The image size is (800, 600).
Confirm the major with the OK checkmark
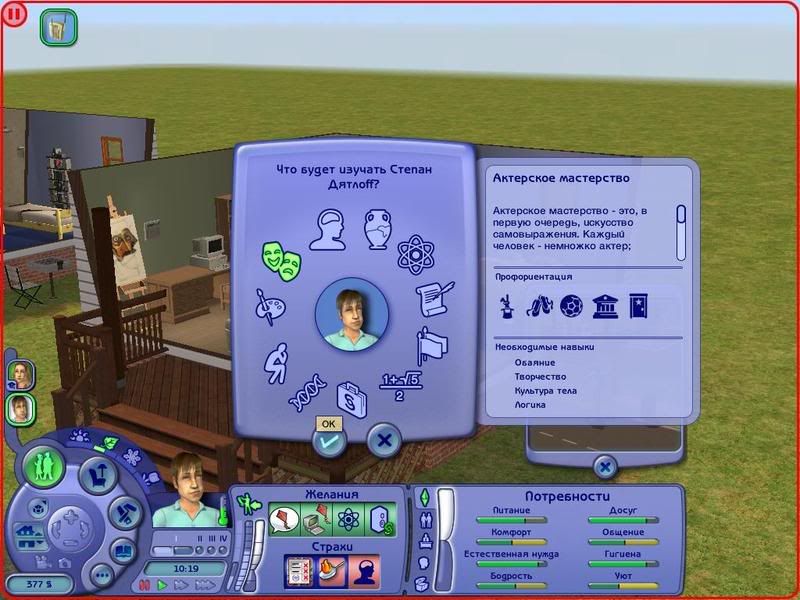pyautogui.click(x=328, y=440)
